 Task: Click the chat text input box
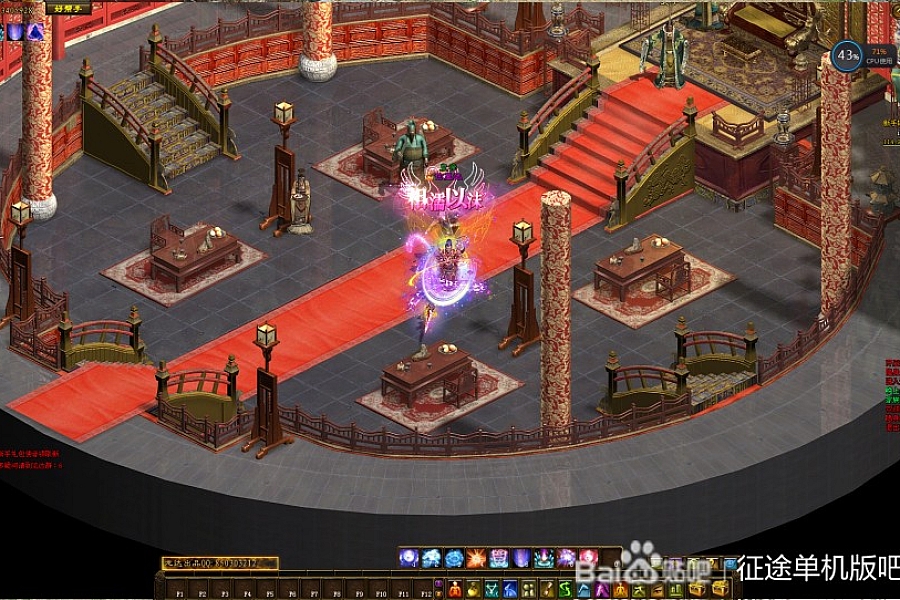(220, 564)
